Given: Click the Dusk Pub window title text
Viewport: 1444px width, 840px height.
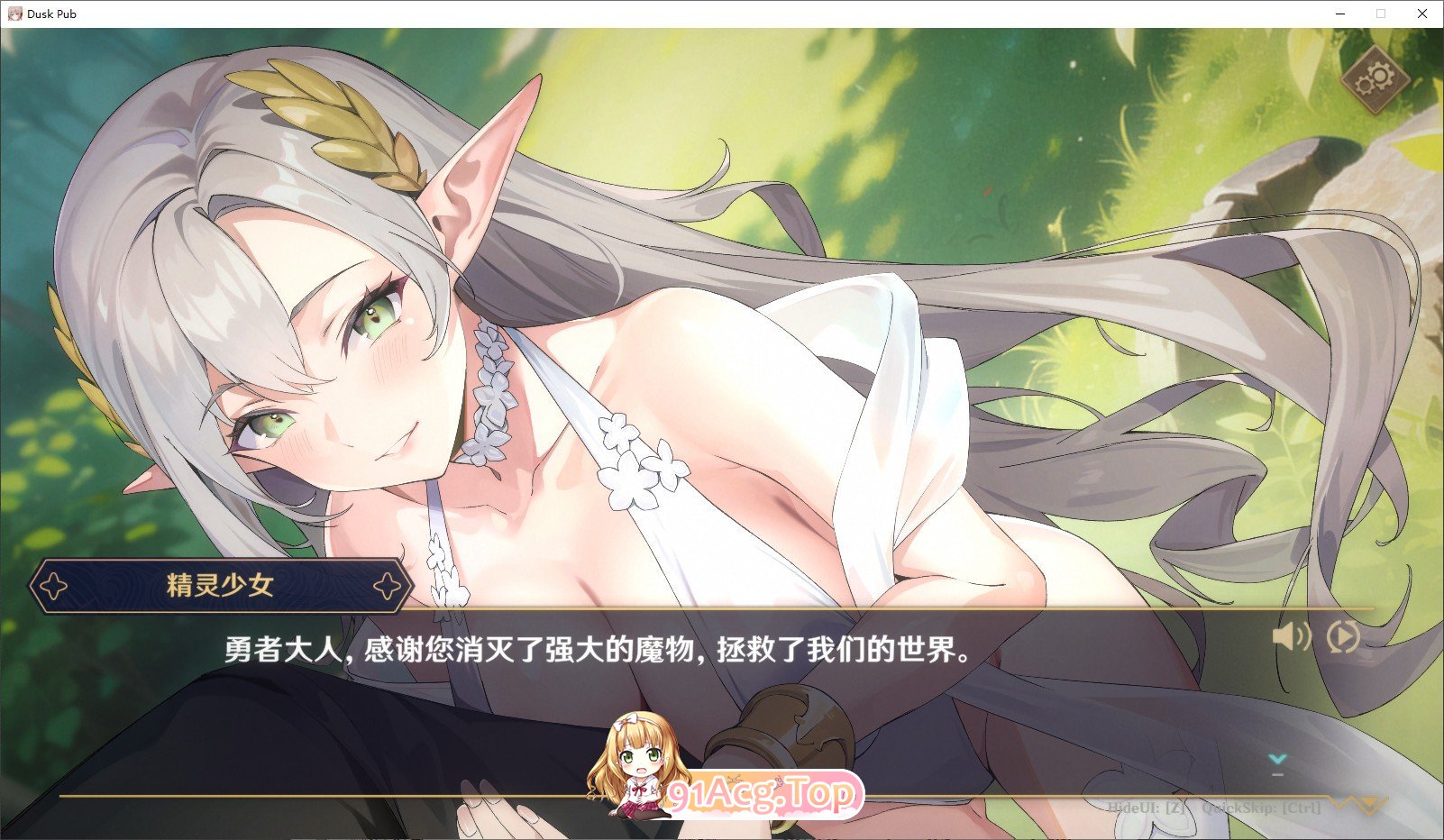Looking at the screenshot, I should (52, 14).
